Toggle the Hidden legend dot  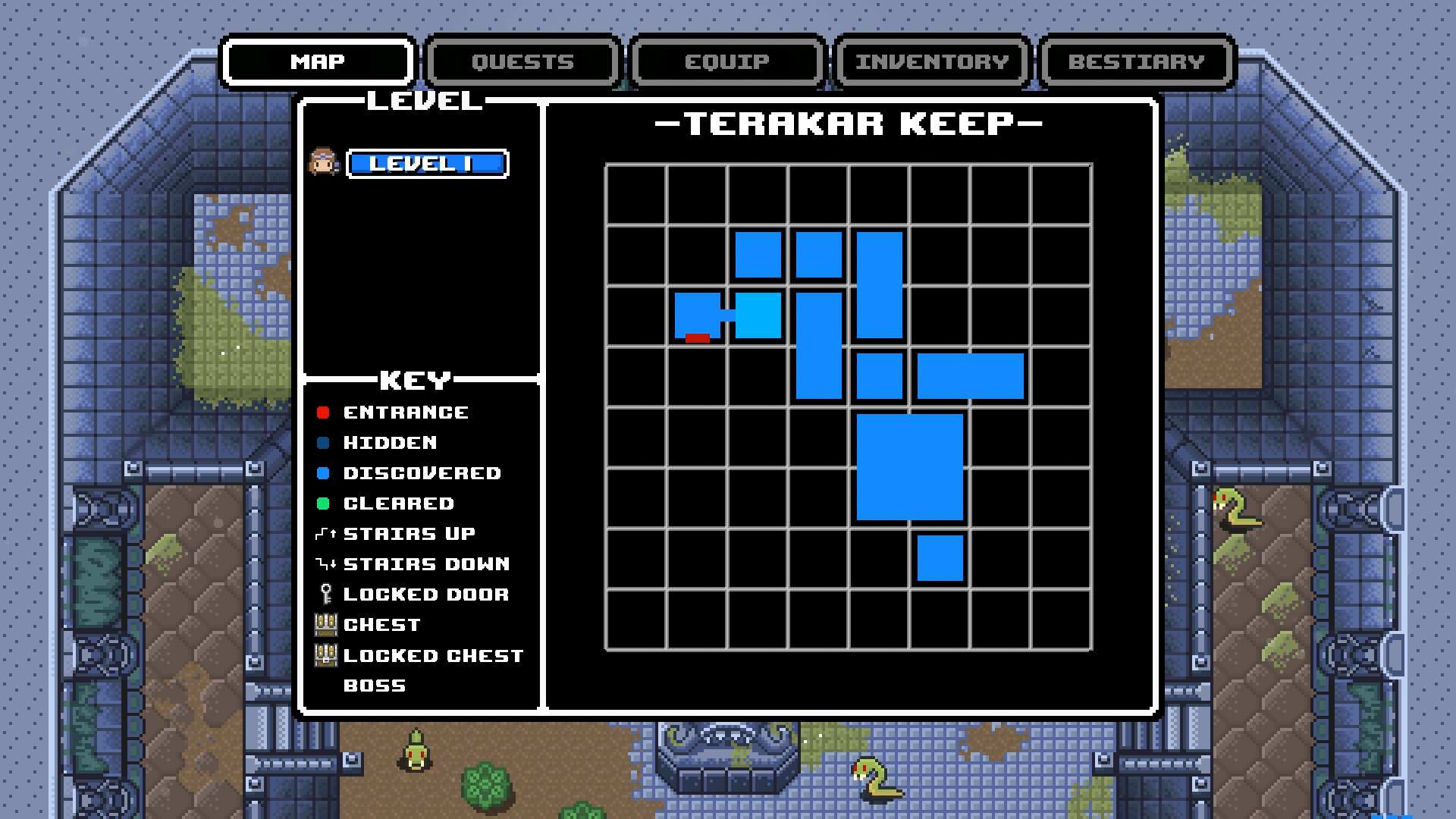click(x=325, y=443)
